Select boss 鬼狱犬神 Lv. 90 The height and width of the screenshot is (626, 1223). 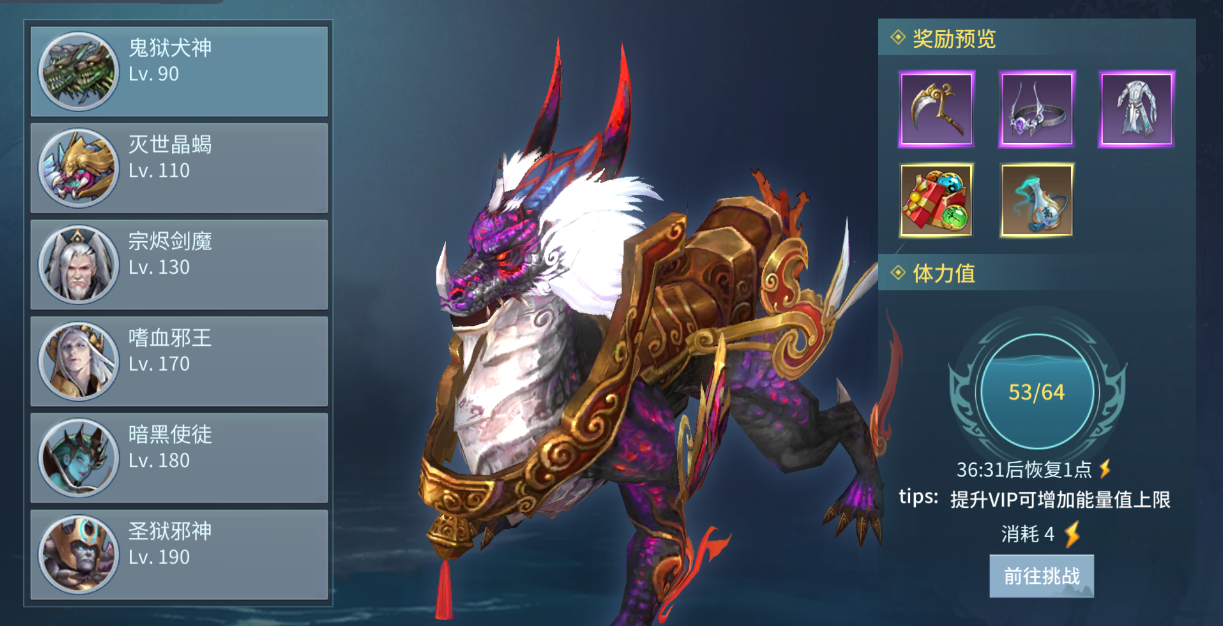[x=180, y=71]
